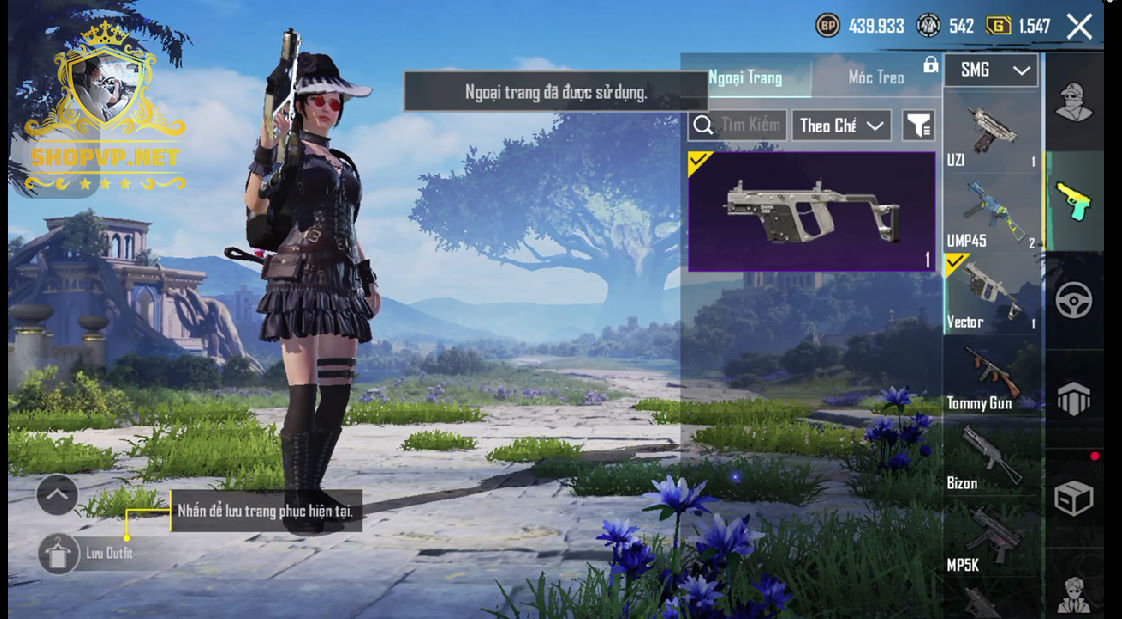Screen dimensions: 1122x619
Task: Open the steering wheel vehicle category
Action: 1074,300
